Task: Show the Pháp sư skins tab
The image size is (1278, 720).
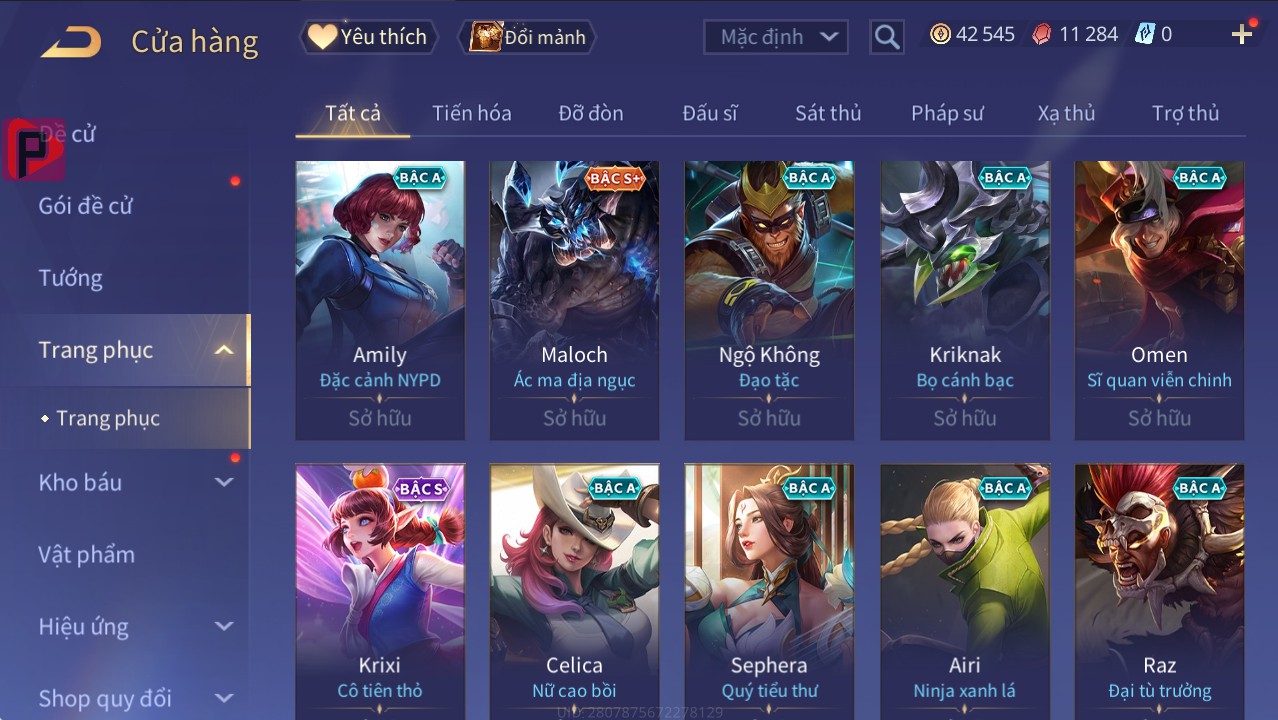Action: pyautogui.click(x=946, y=113)
